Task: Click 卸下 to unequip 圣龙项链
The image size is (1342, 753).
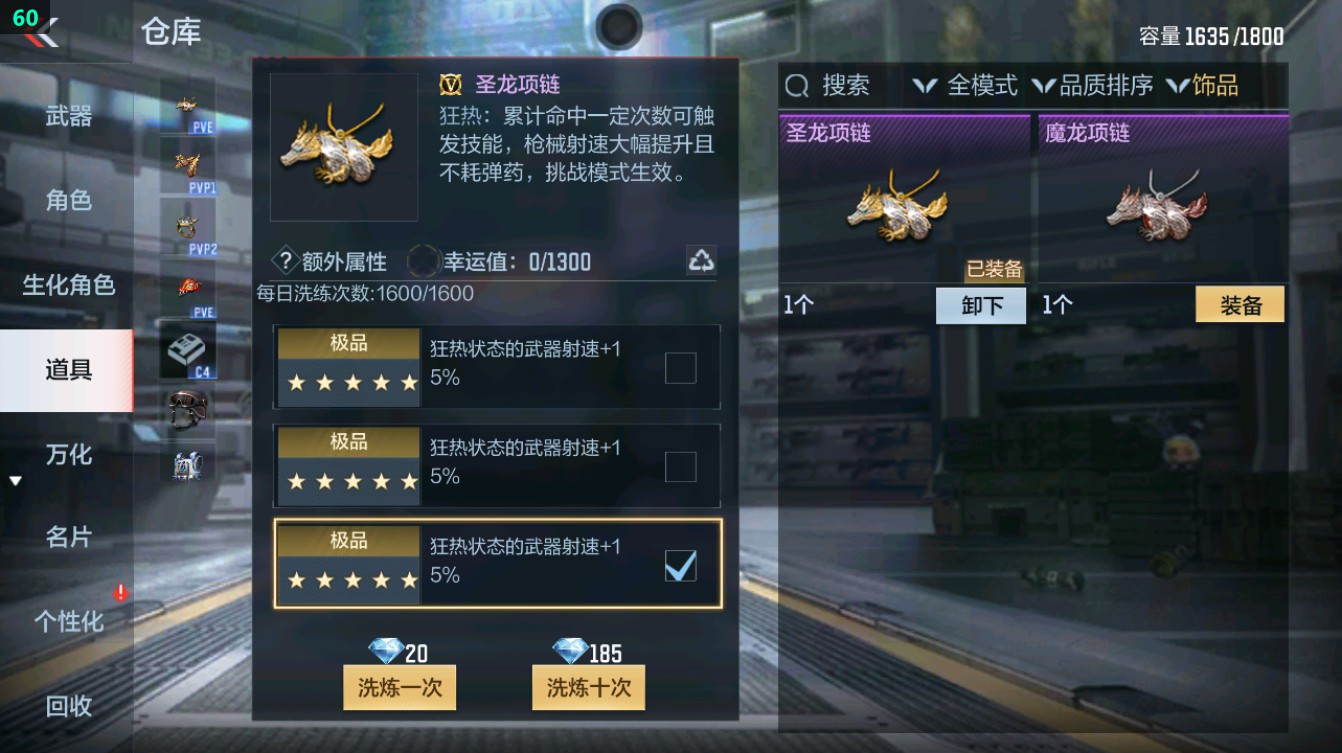Action: coord(980,305)
